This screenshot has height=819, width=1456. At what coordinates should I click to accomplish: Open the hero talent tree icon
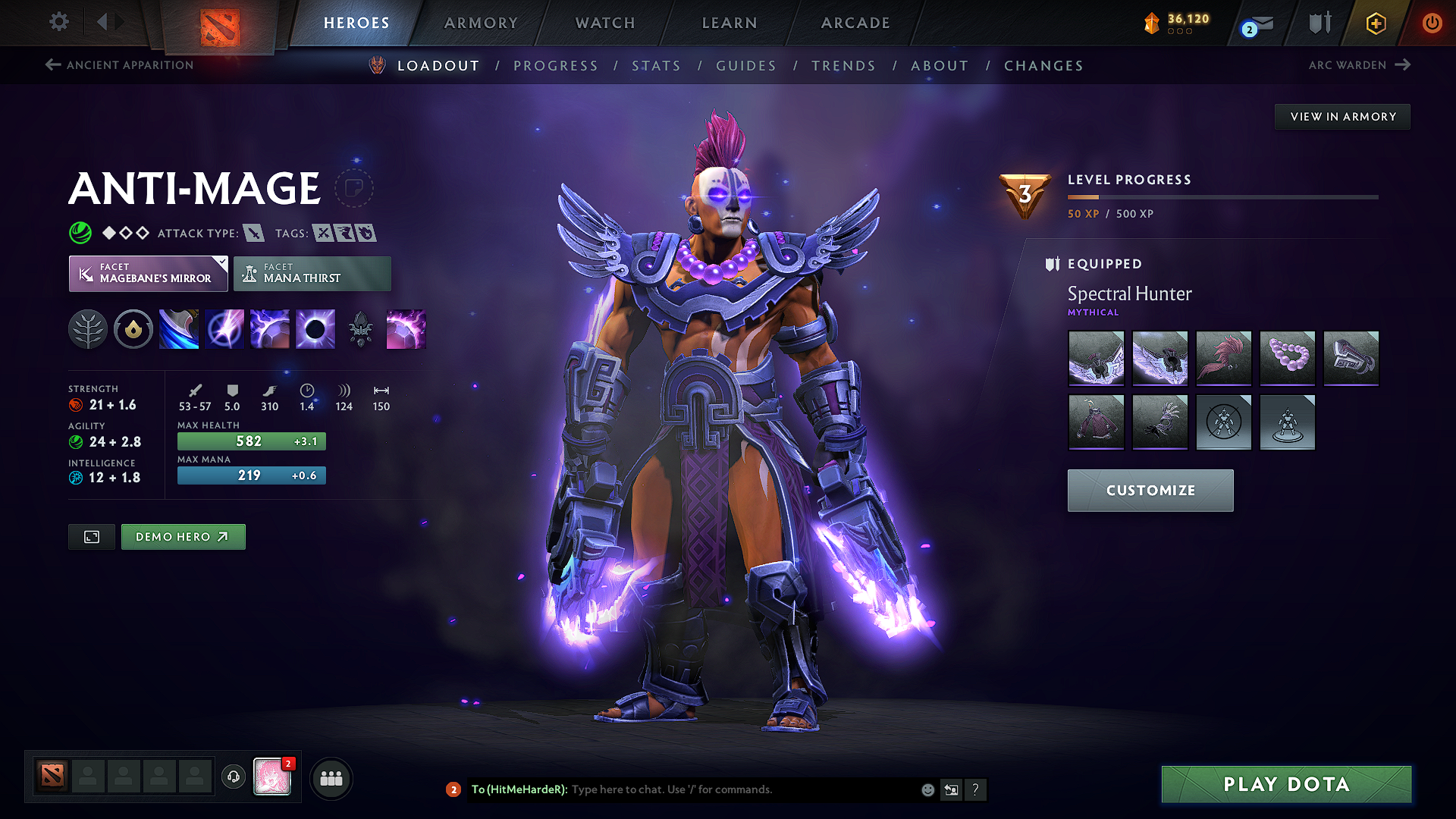click(x=88, y=328)
